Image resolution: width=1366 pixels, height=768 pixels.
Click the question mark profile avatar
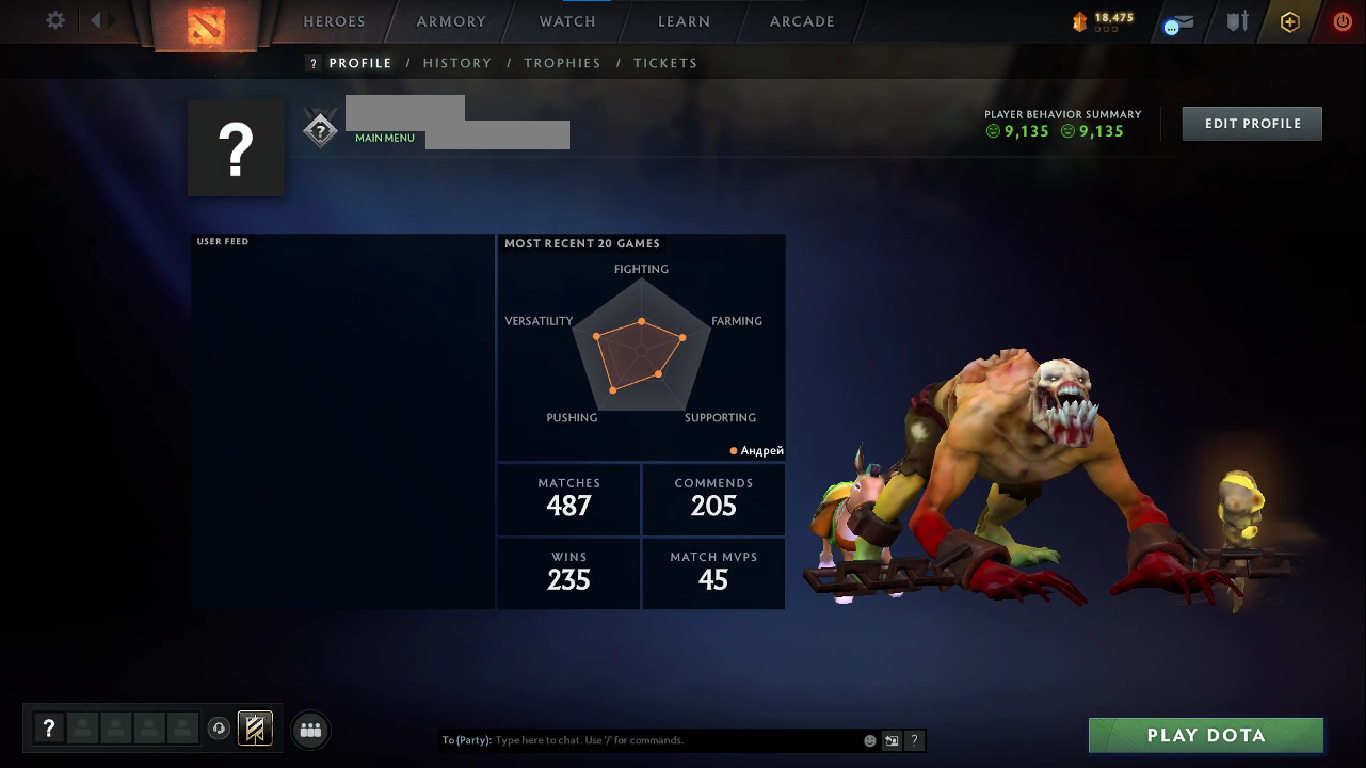point(236,148)
